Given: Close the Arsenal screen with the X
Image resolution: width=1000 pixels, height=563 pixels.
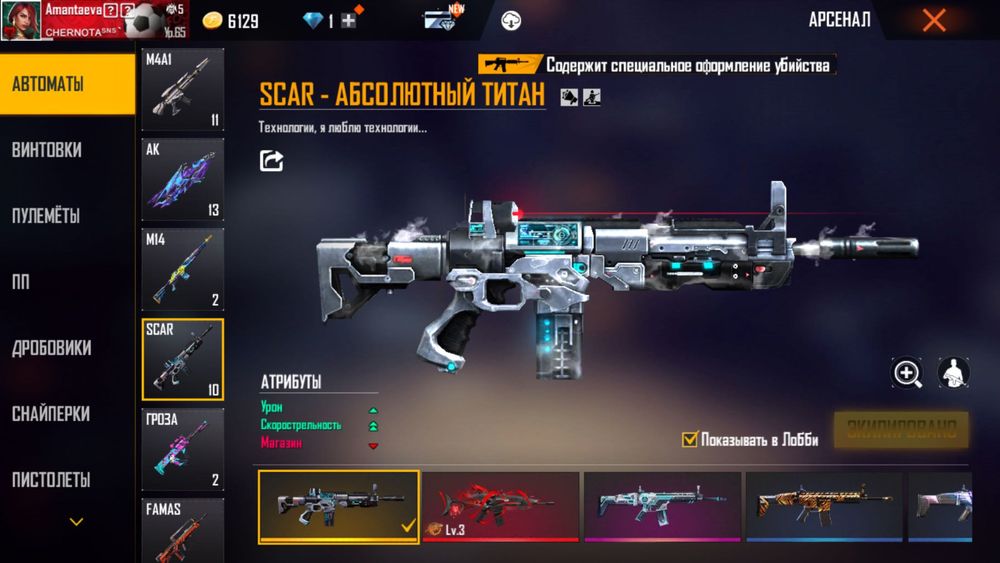Looking at the screenshot, I should tap(934, 20).
